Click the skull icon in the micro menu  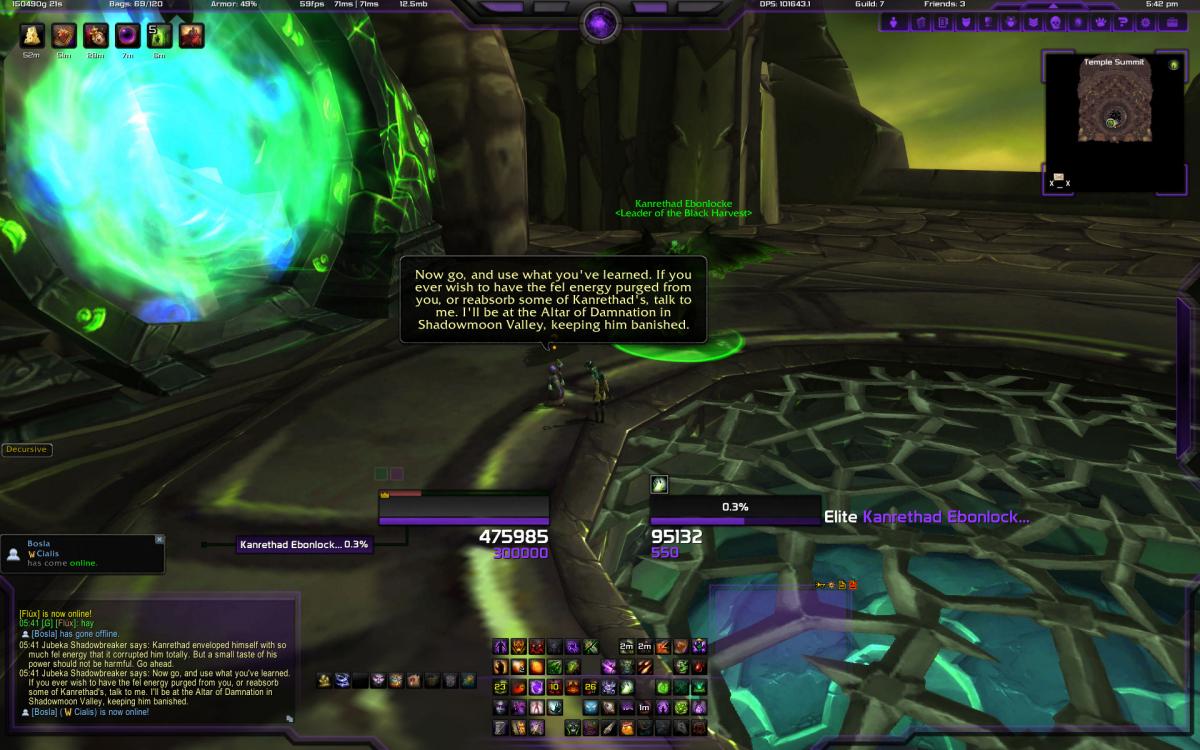tap(1056, 22)
